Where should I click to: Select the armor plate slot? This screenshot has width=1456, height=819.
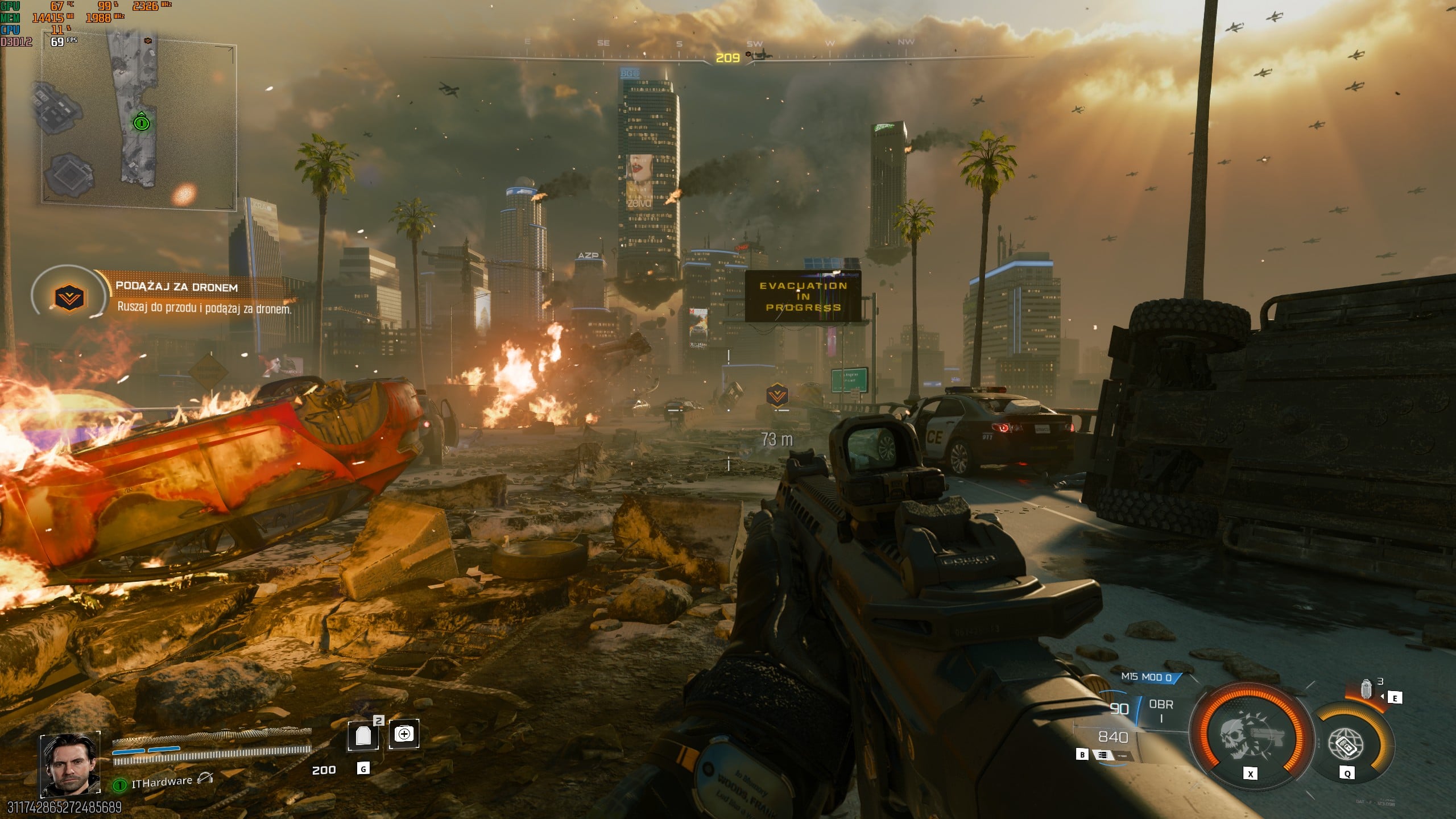tap(363, 735)
